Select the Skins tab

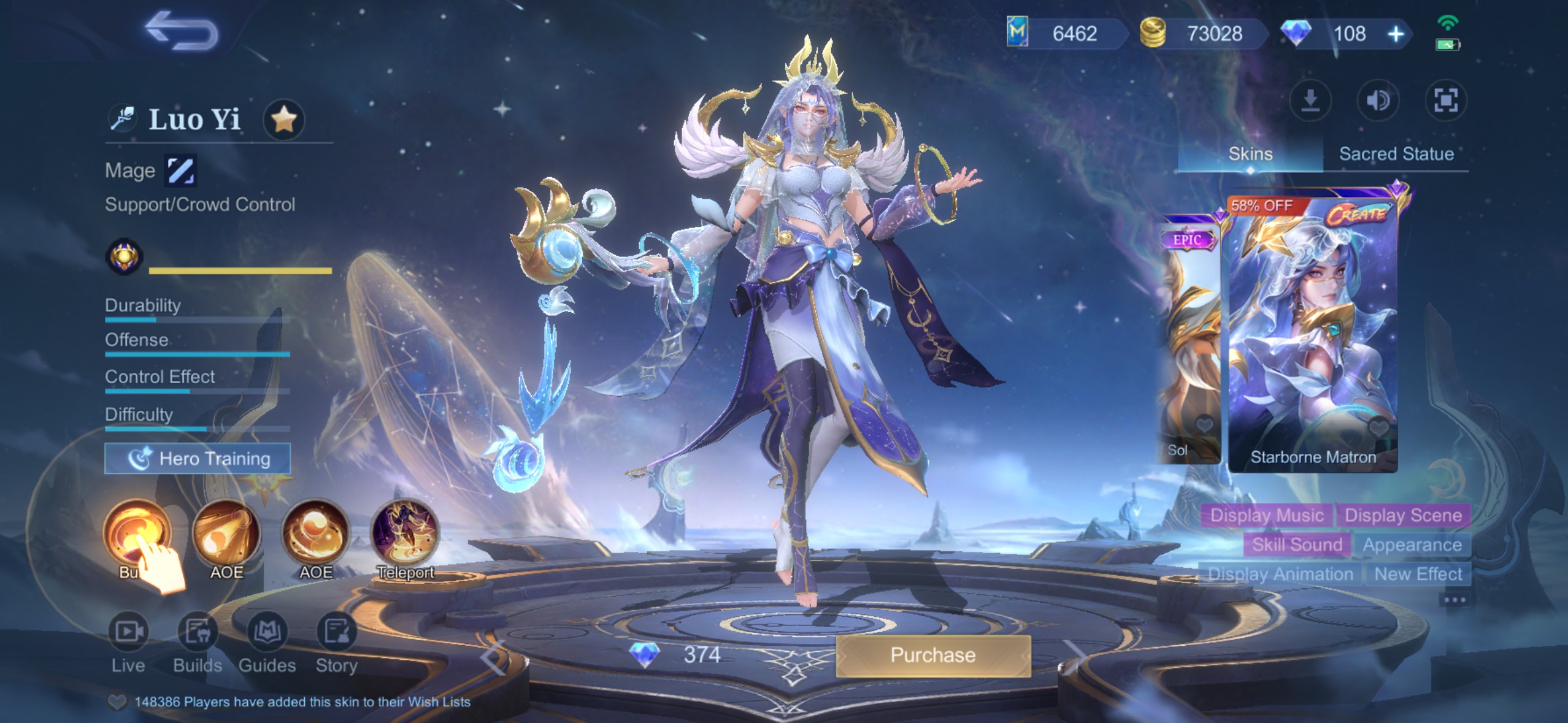click(1250, 154)
